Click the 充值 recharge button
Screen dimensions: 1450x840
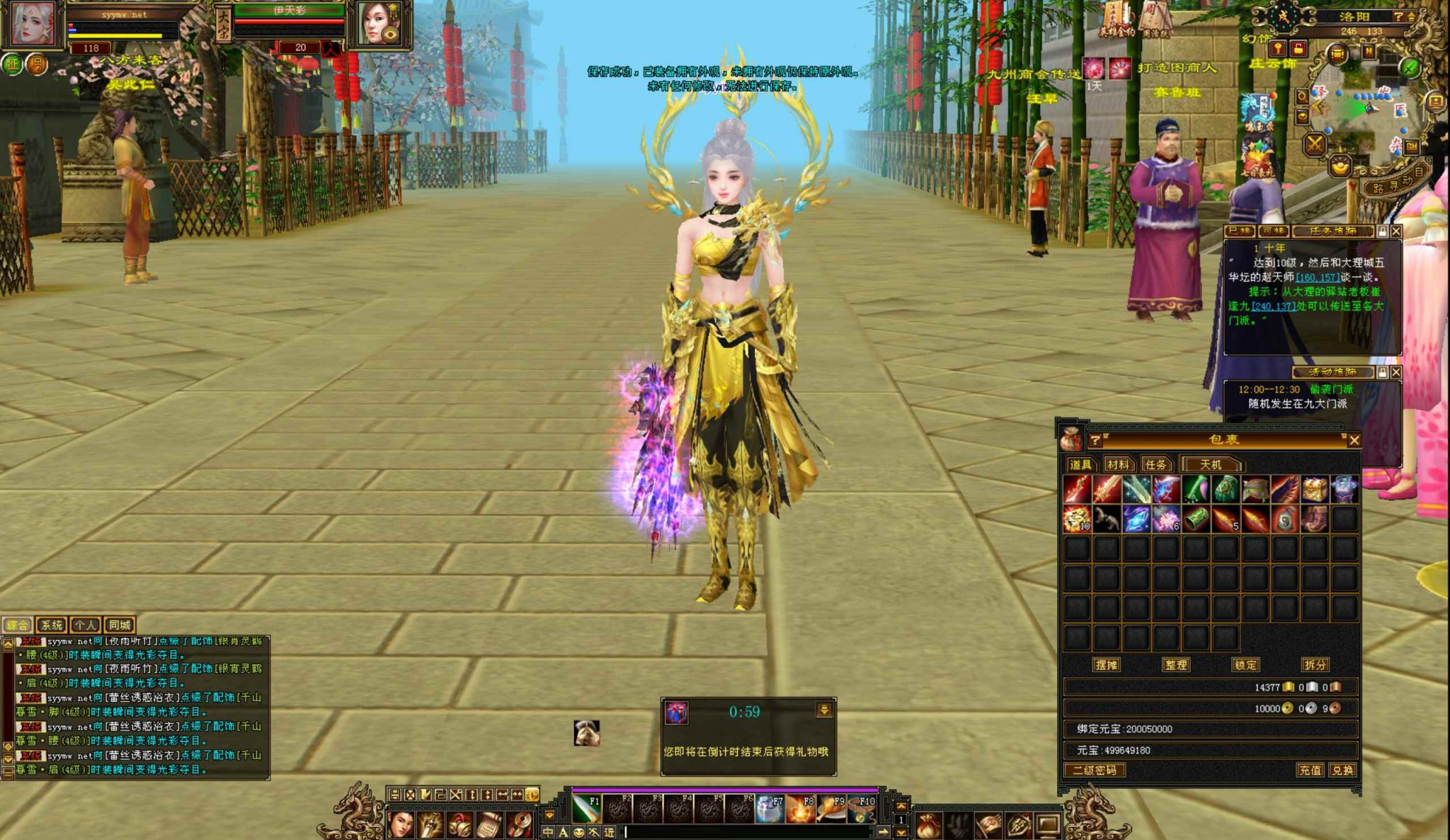point(1310,770)
